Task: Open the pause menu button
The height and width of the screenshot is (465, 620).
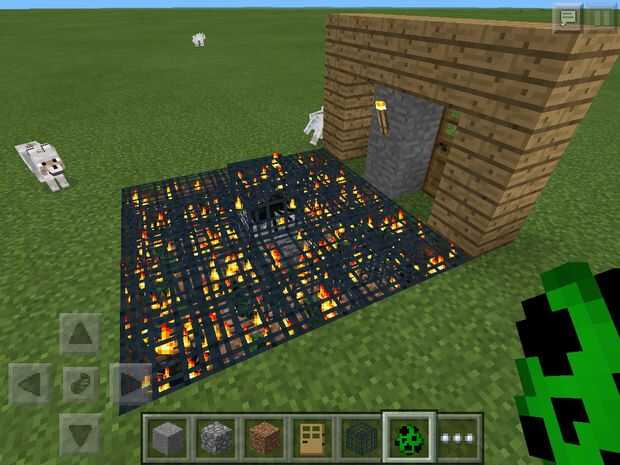Action: pyautogui.click(x=600, y=17)
